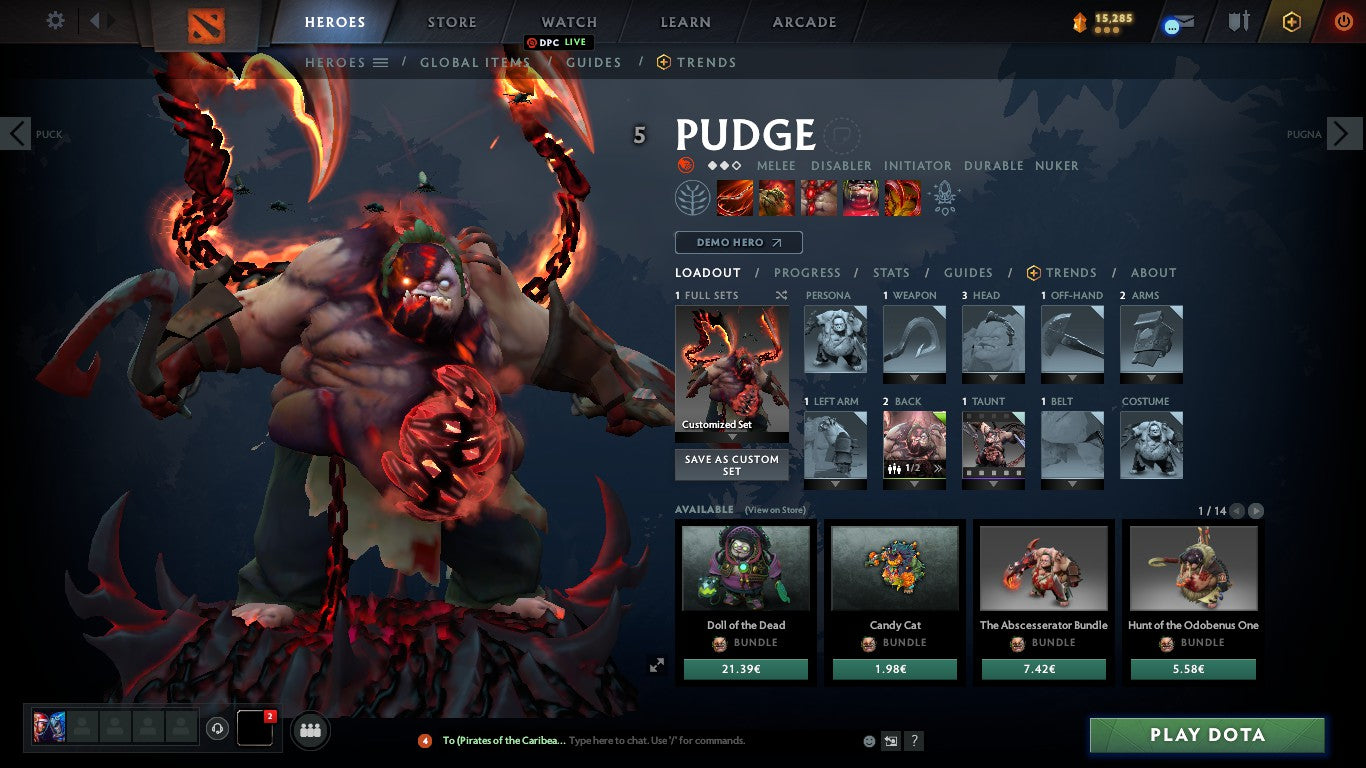Open the Dota 2 settings gear
This screenshot has width=1366, height=768.
55,19
